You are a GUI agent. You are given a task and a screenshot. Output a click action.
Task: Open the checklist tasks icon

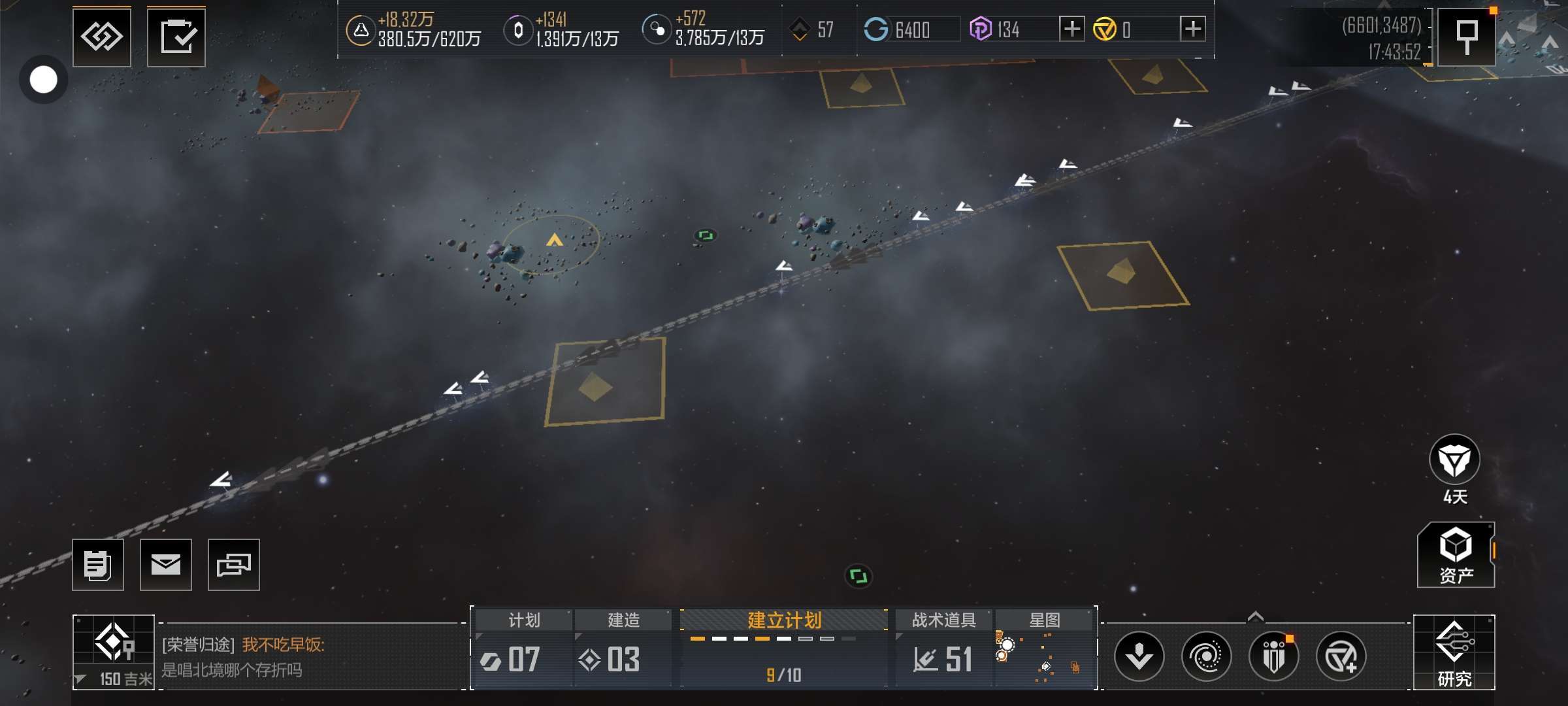pyautogui.click(x=176, y=37)
